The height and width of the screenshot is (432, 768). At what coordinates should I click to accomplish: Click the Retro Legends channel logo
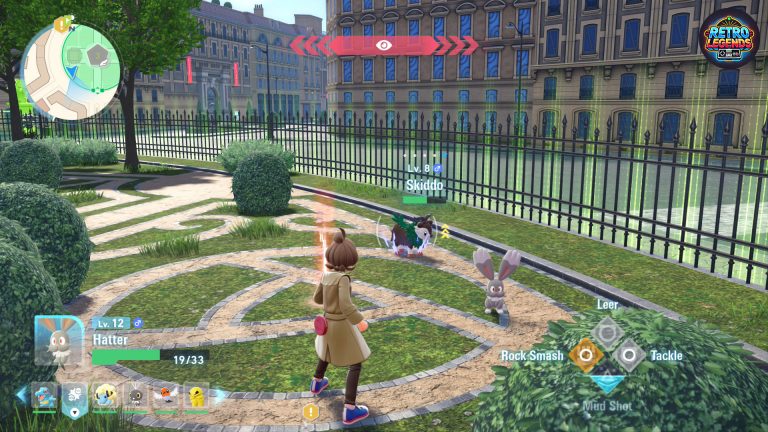(728, 40)
